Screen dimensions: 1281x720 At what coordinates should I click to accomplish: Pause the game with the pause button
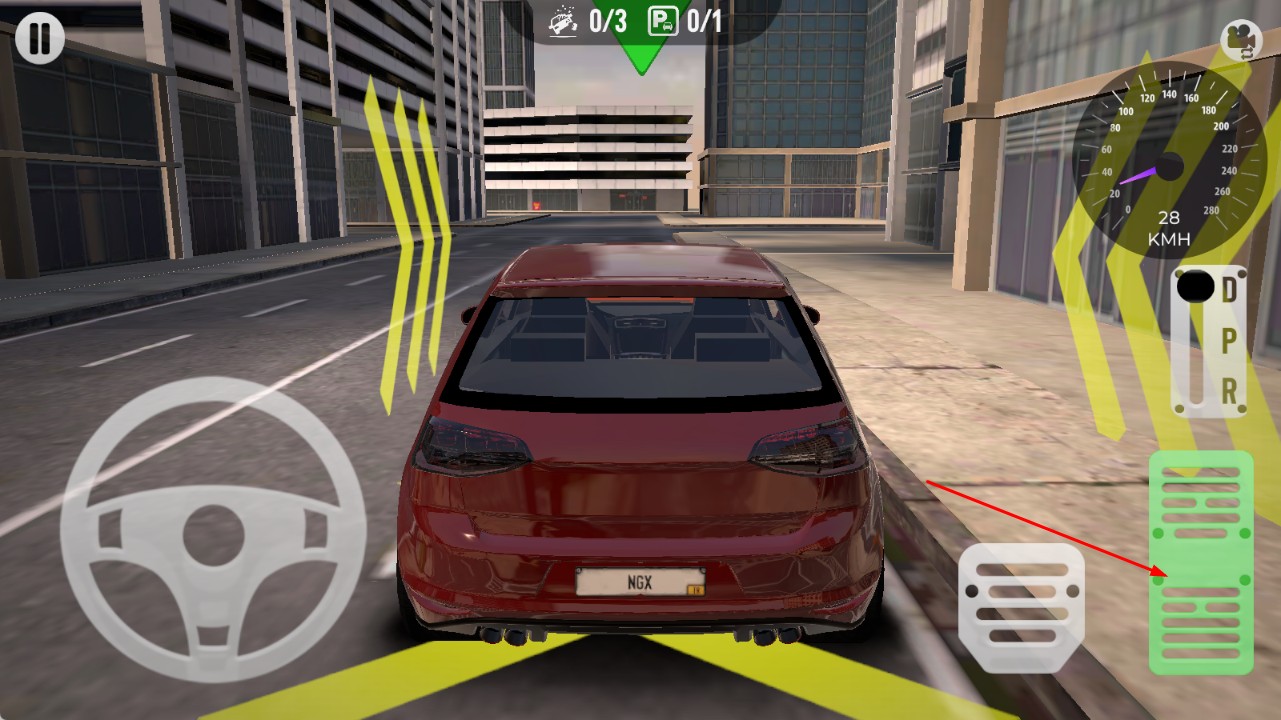(39, 40)
